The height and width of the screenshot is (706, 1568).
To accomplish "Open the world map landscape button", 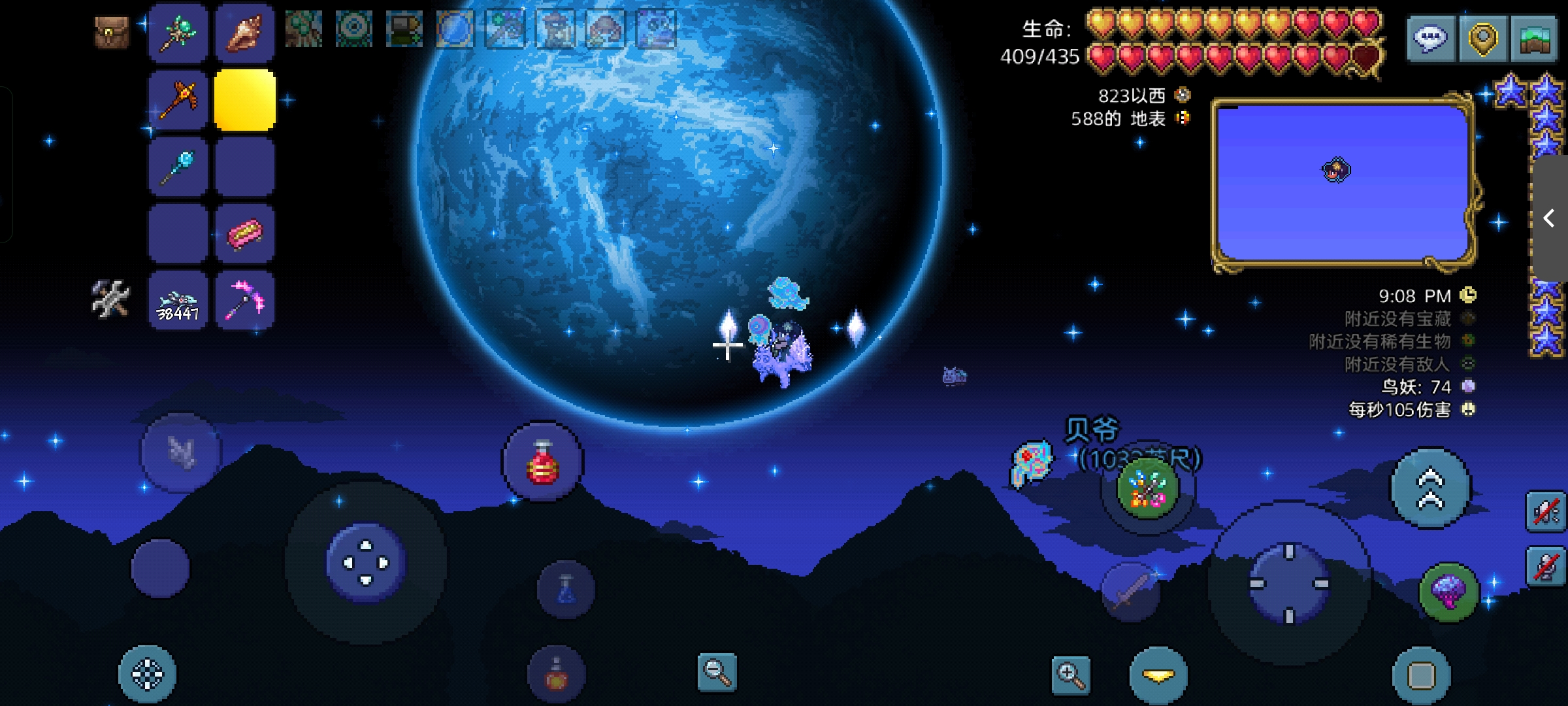I will [1534, 39].
